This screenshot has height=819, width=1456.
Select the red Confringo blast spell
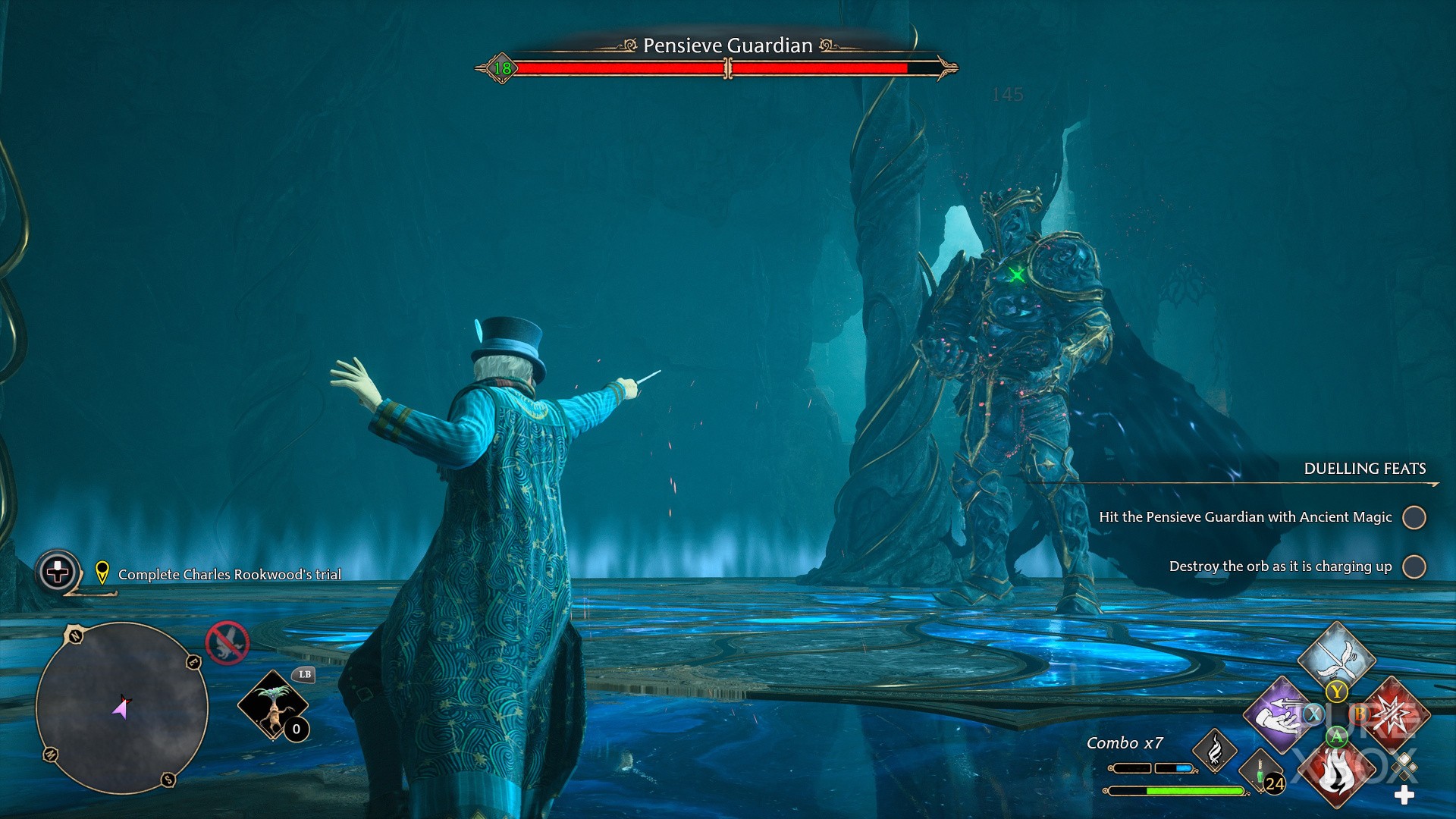tap(1394, 714)
